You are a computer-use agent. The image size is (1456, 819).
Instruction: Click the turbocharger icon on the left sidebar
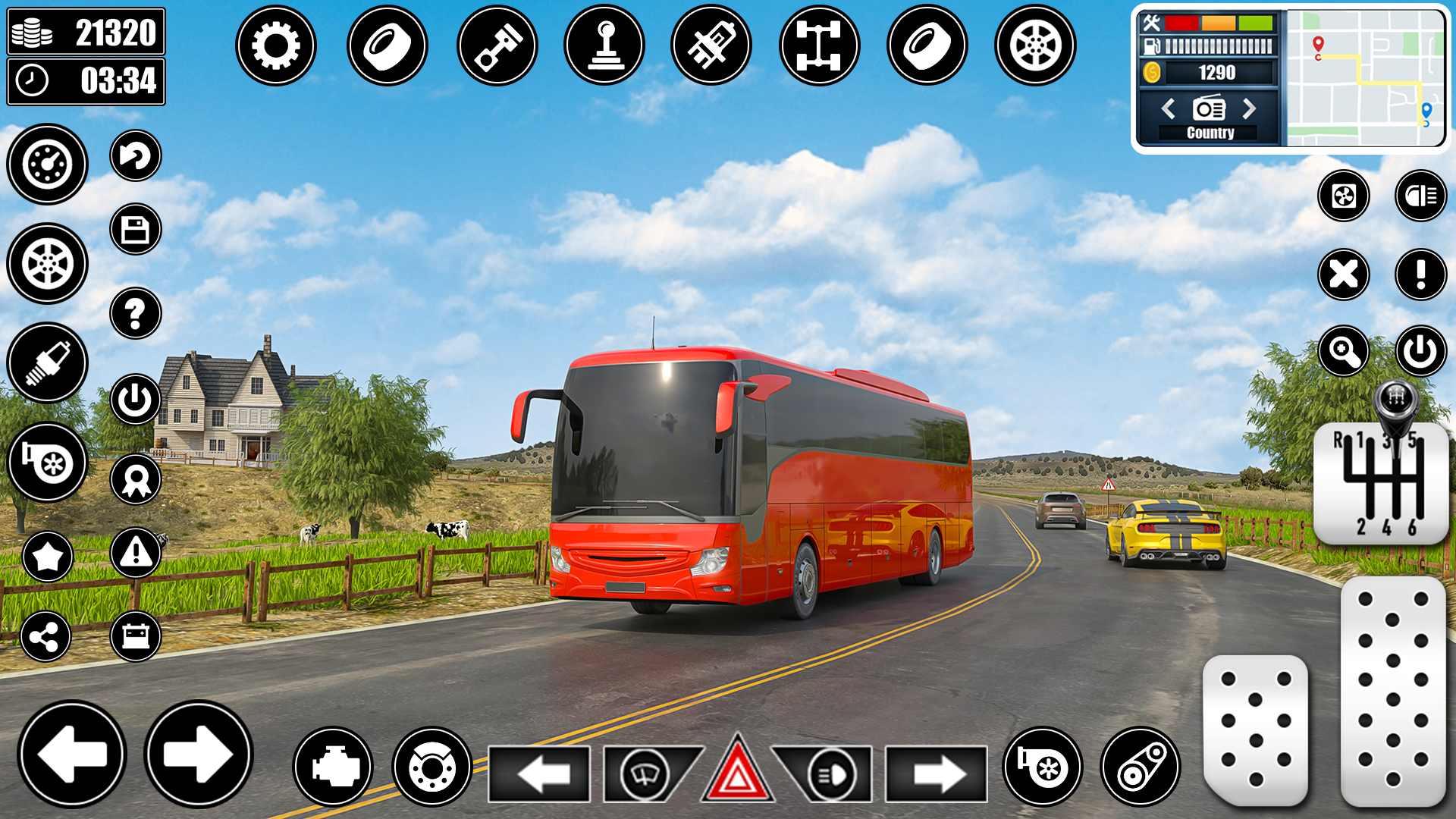[47, 461]
